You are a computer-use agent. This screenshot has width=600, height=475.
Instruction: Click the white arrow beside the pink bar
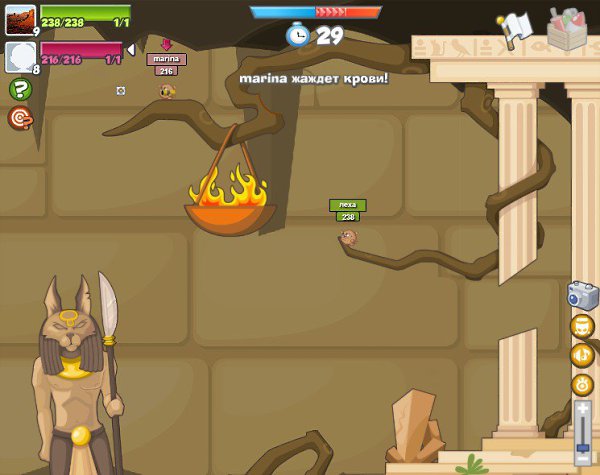click(130, 50)
